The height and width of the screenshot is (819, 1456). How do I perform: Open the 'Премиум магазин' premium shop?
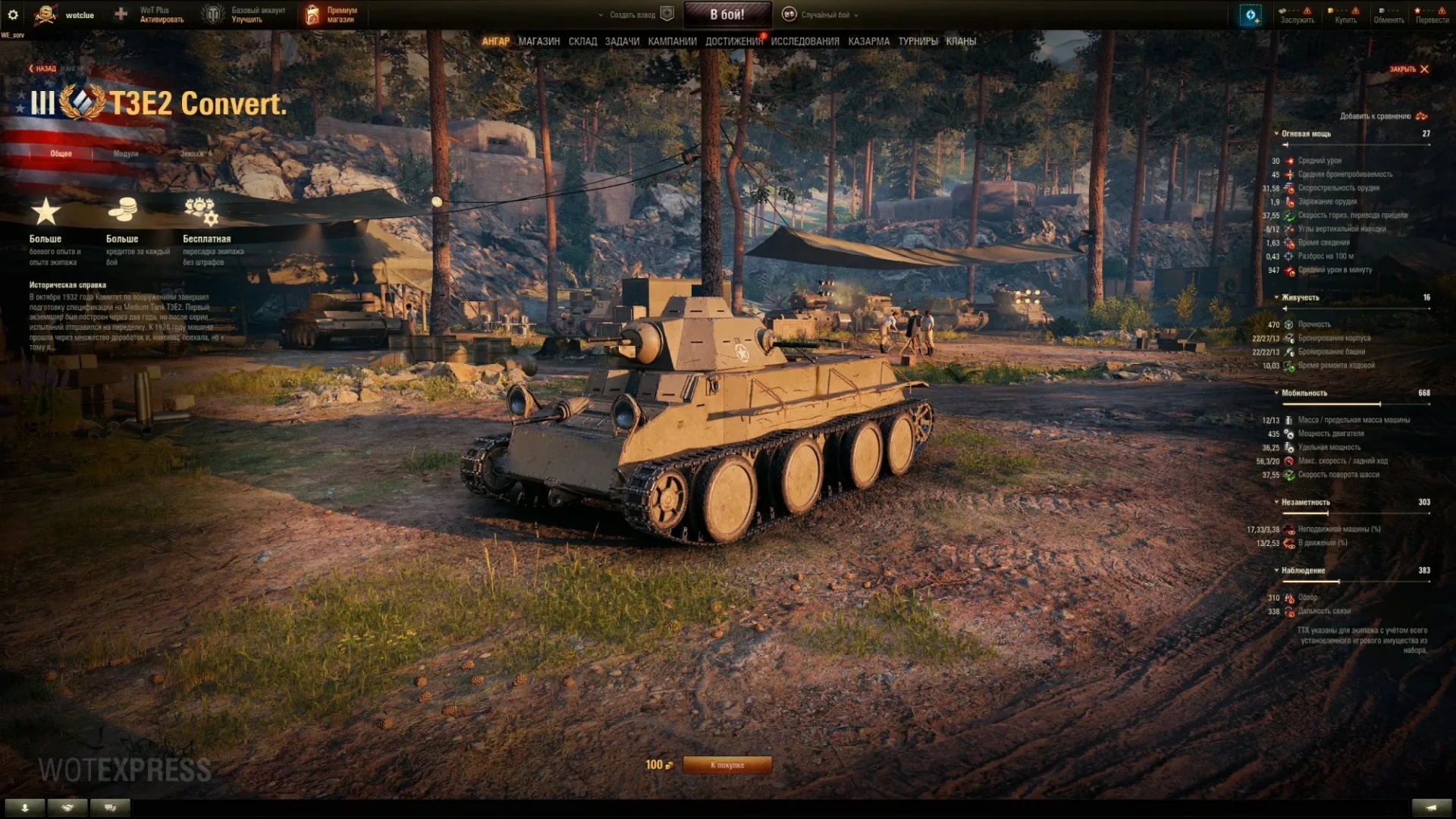click(x=332, y=14)
